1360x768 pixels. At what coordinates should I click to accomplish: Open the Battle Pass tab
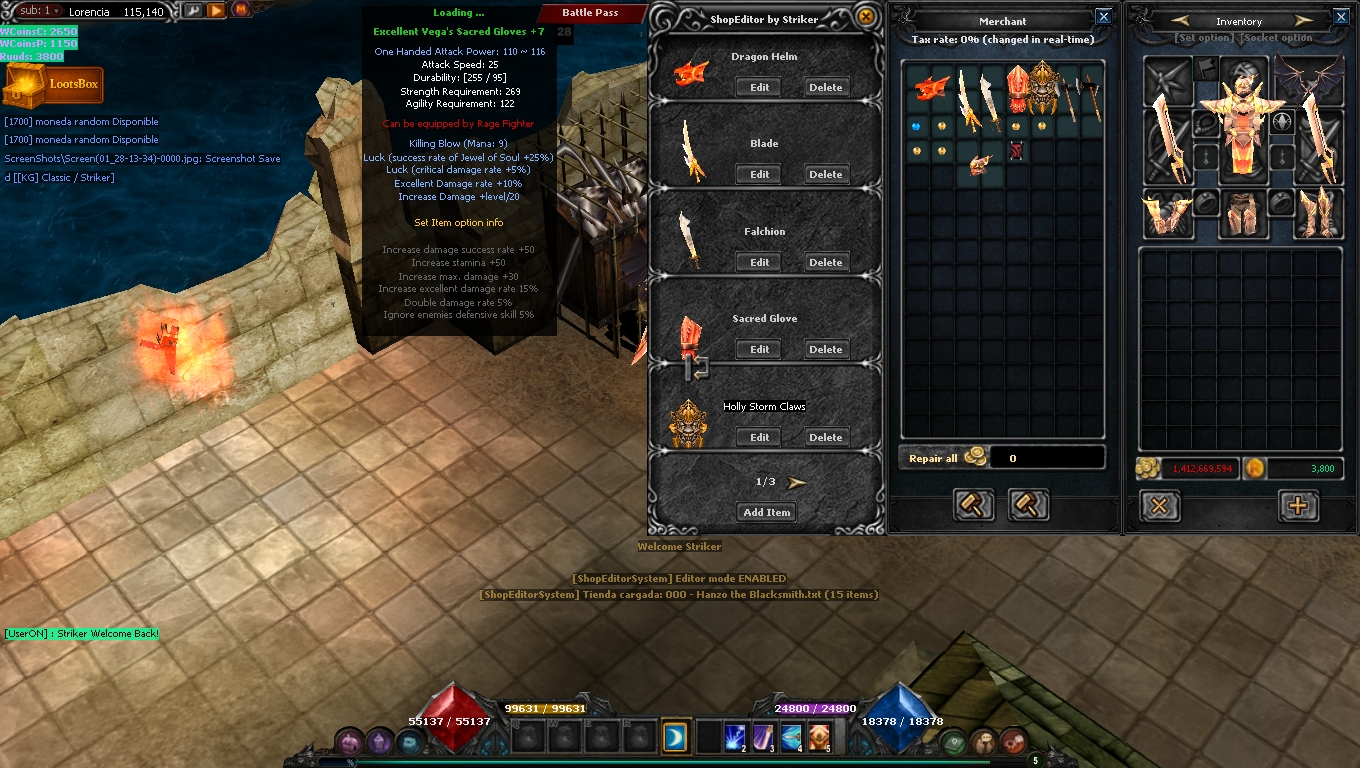[x=590, y=13]
